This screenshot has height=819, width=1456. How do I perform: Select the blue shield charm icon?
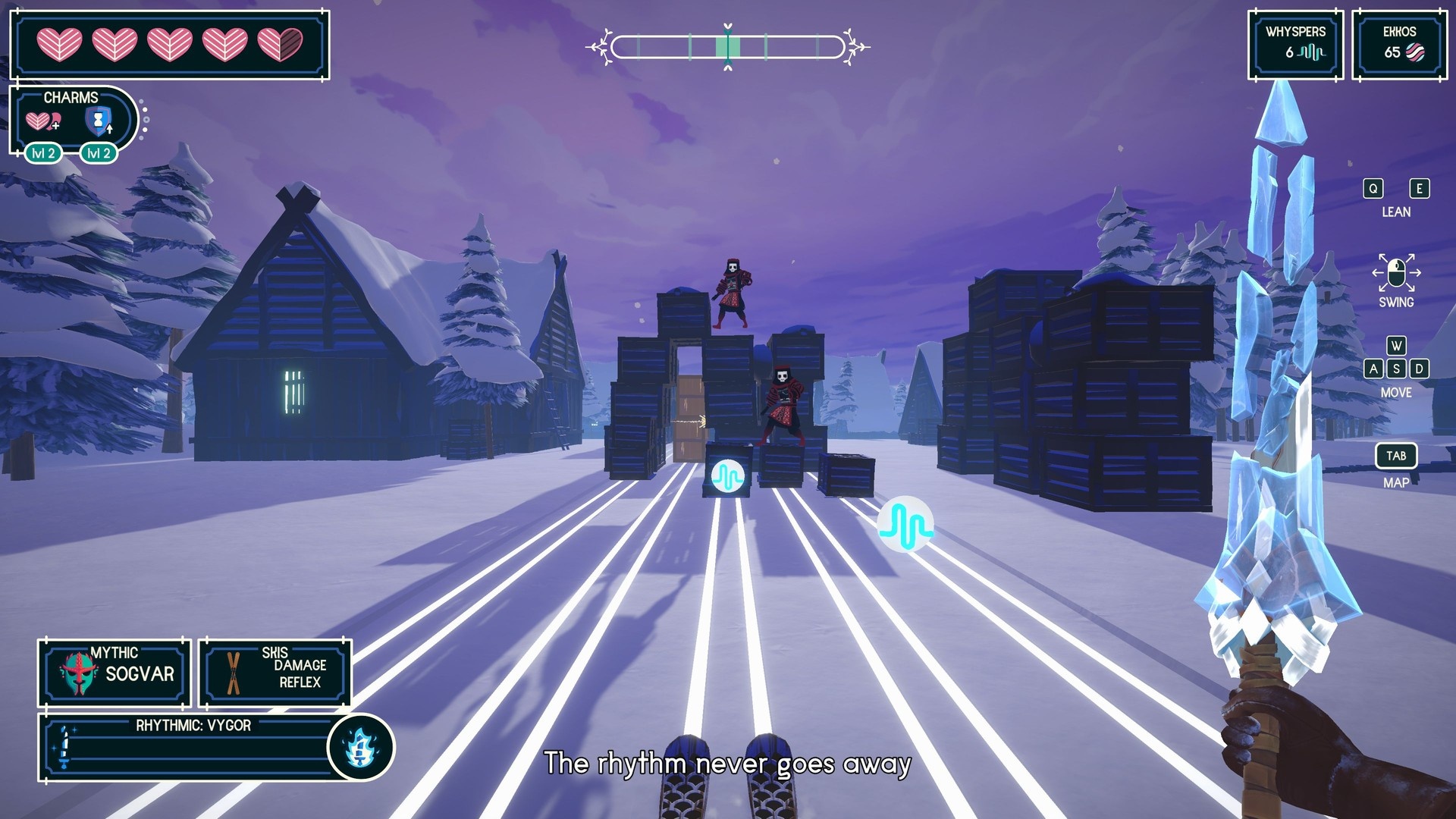[99, 121]
